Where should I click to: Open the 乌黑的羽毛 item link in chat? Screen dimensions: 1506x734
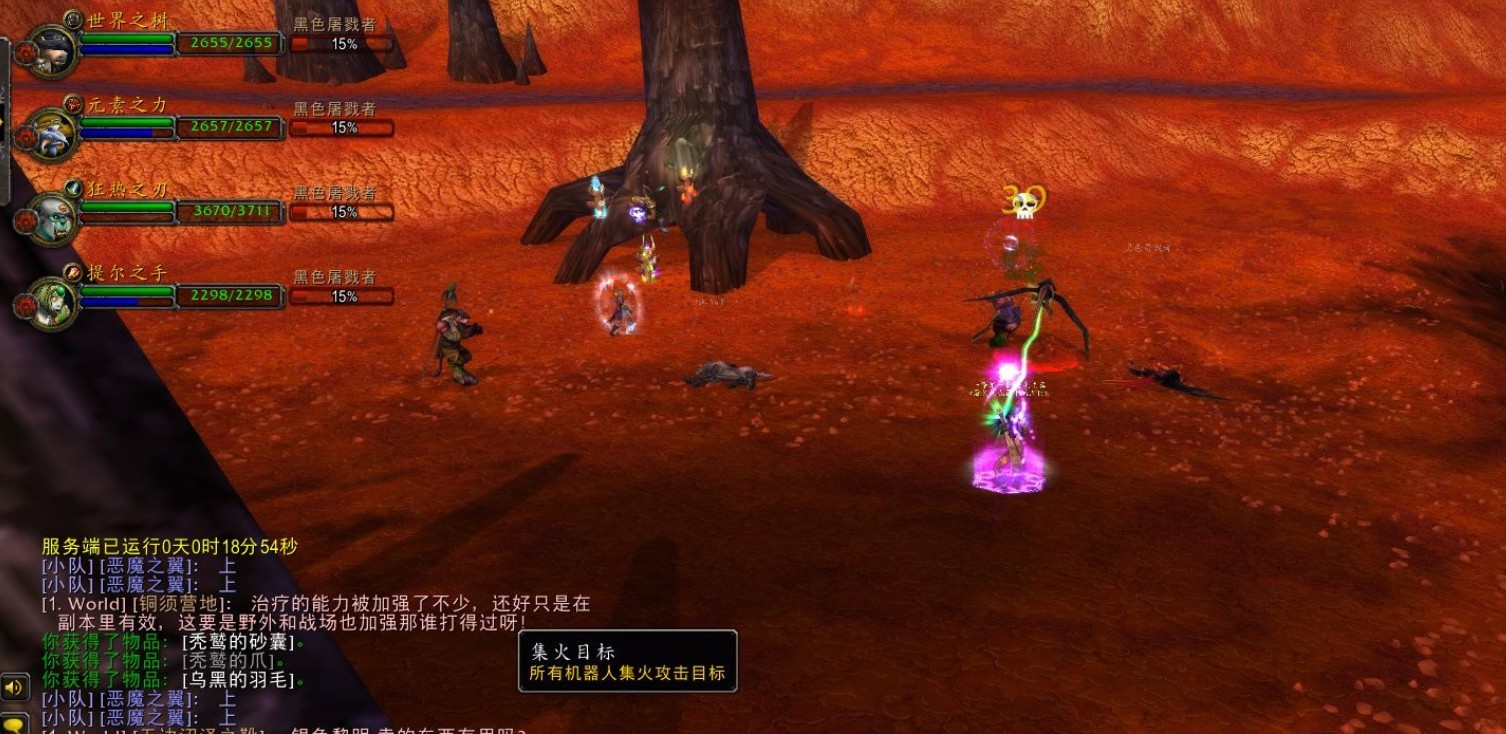coord(239,680)
